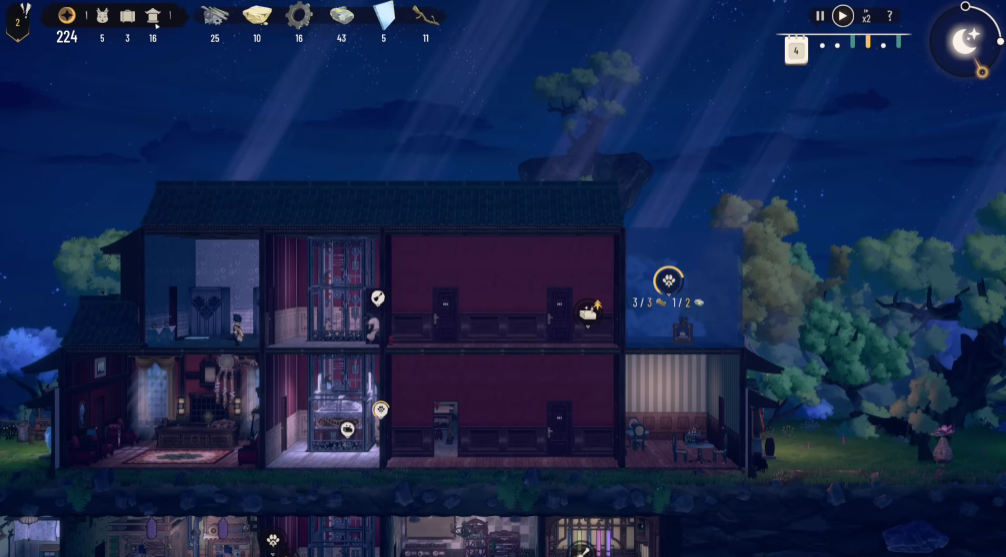Set normal speed with the play button
1006x557 pixels.
point(843,16)
